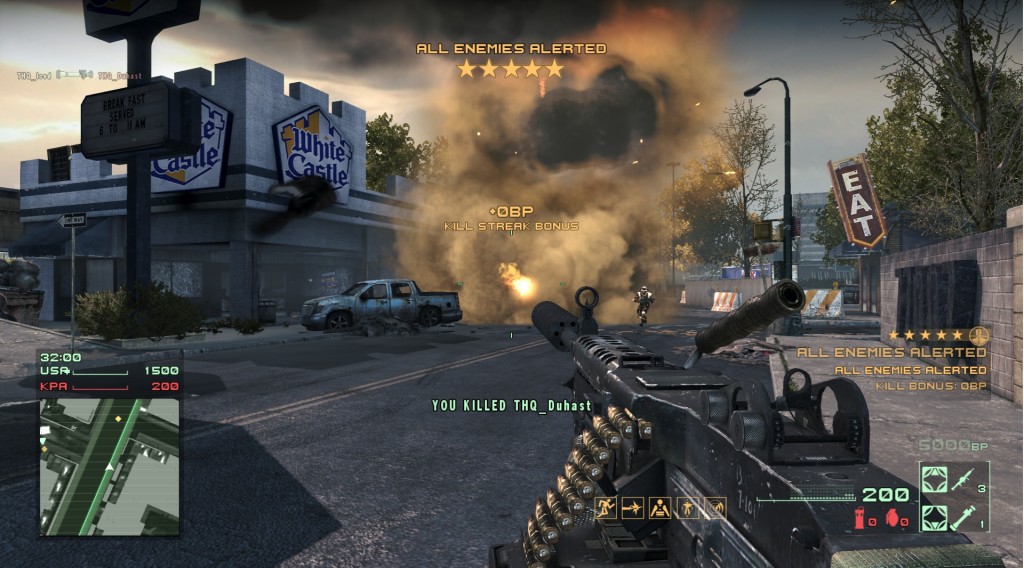Viewport: 1024px width, 568px height.
Task: Select the standing soldier perk icon
Action: pos(688,508)
